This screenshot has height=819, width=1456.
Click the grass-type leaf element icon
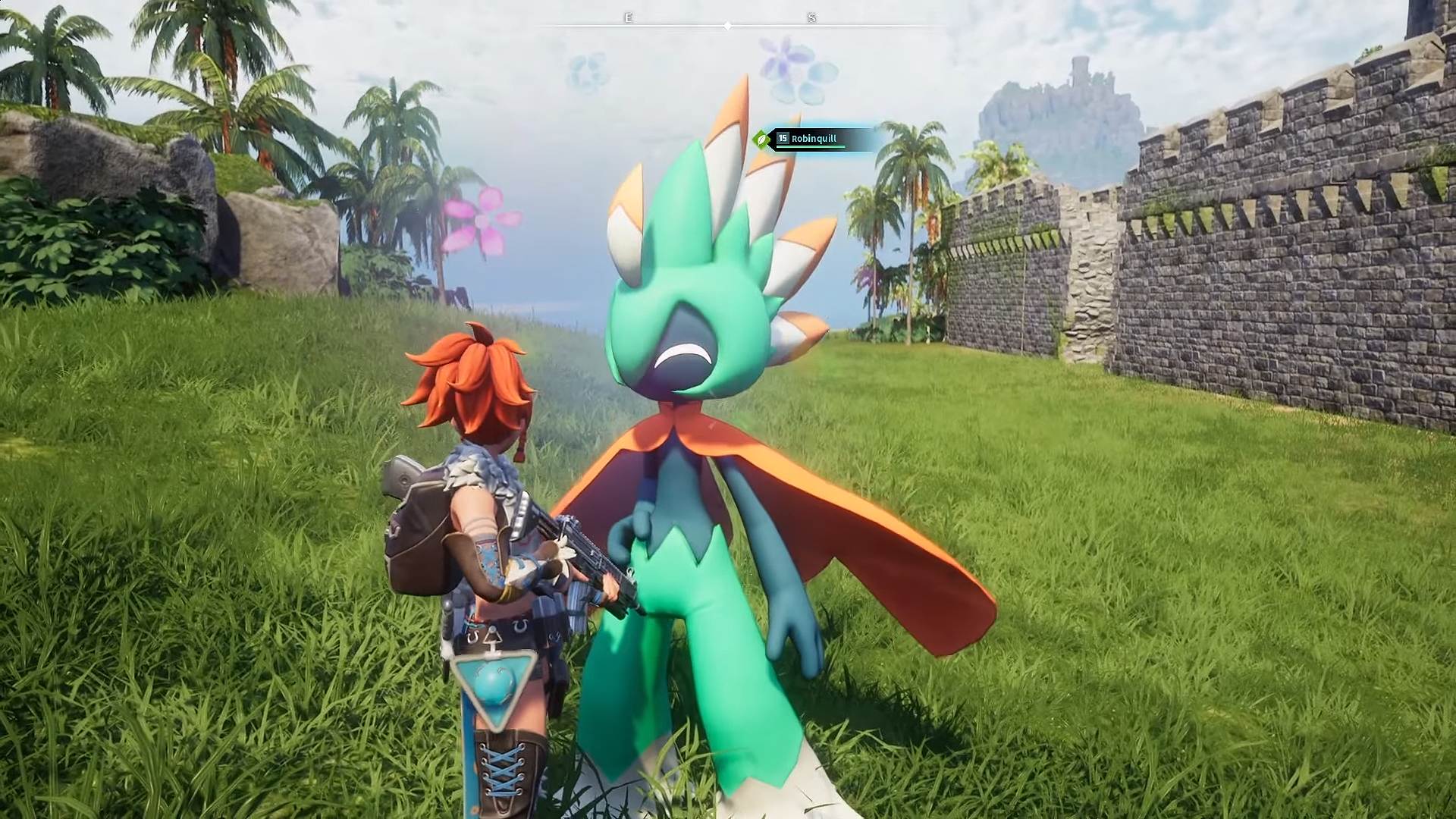(761, 140)
